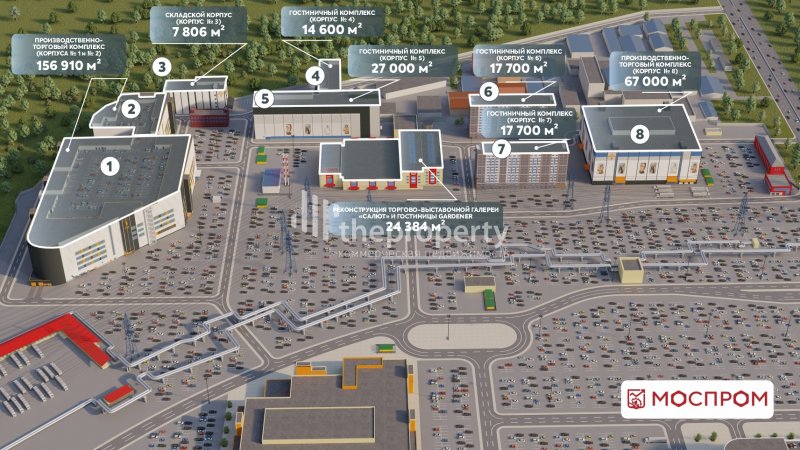Select building marker number 5
The width and height of the screenshot is (800, 450).
tap(264, 98)
